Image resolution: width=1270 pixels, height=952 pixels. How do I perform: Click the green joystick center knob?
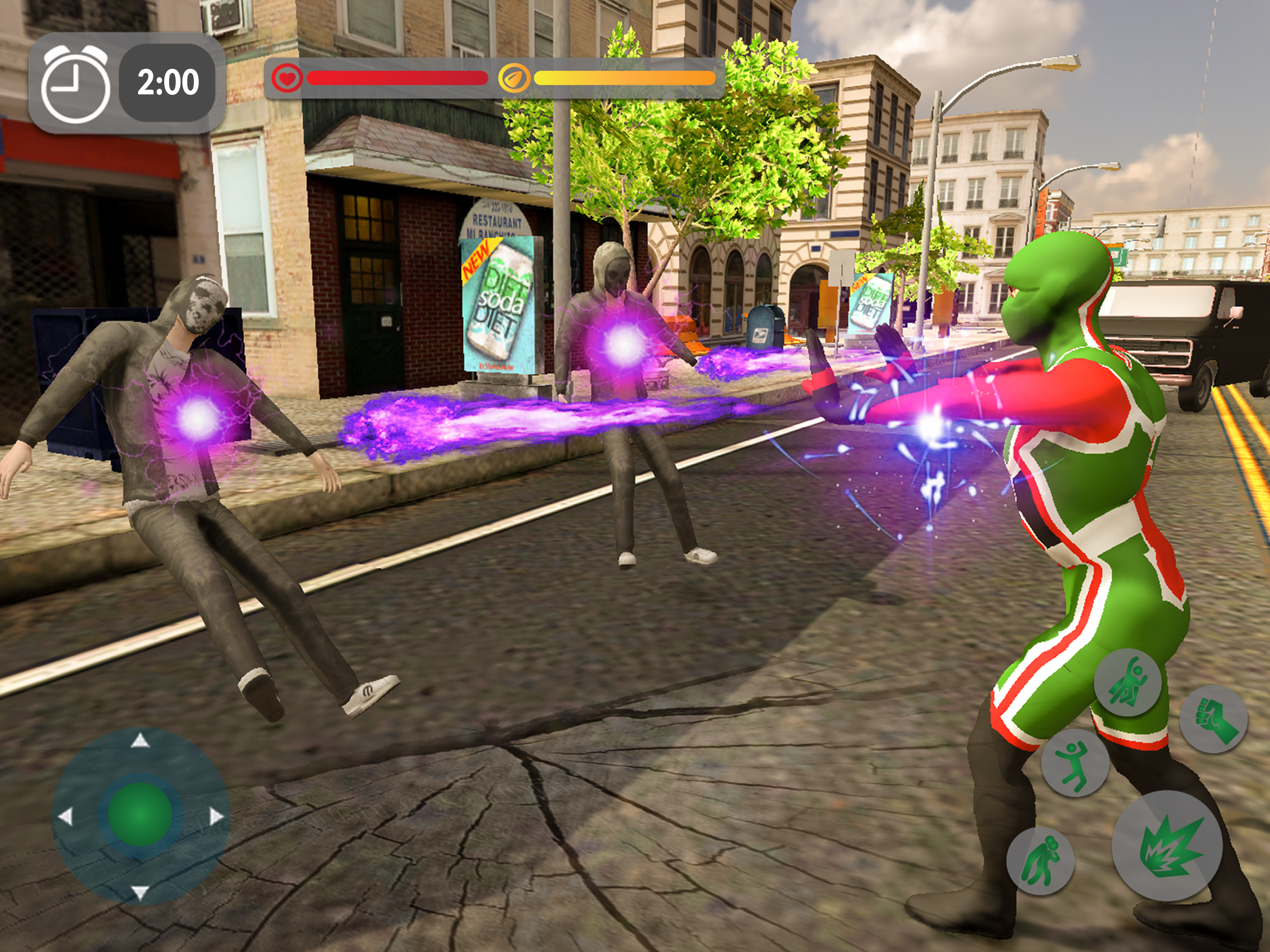pos(140,814)
